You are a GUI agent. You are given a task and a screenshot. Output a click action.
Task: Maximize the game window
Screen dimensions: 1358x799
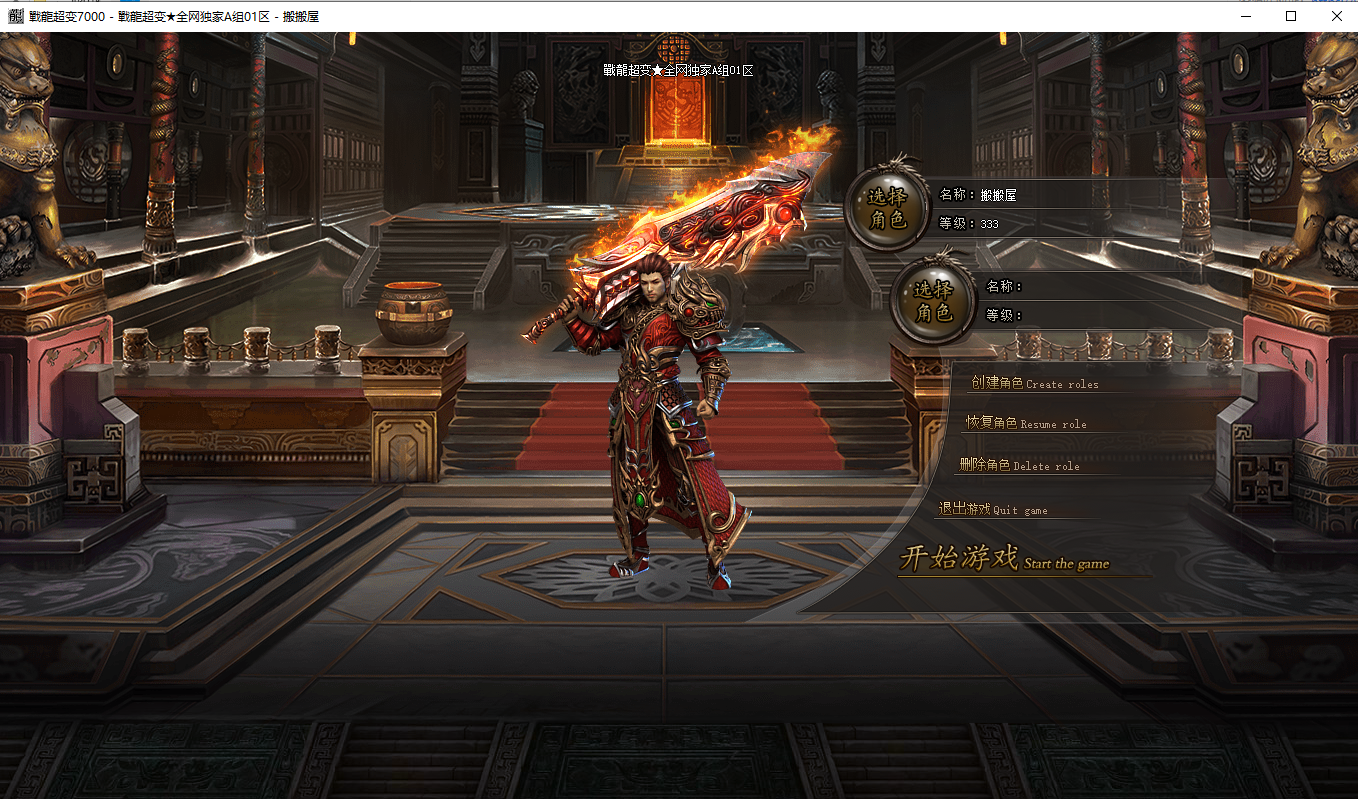tap(1291, 16)
